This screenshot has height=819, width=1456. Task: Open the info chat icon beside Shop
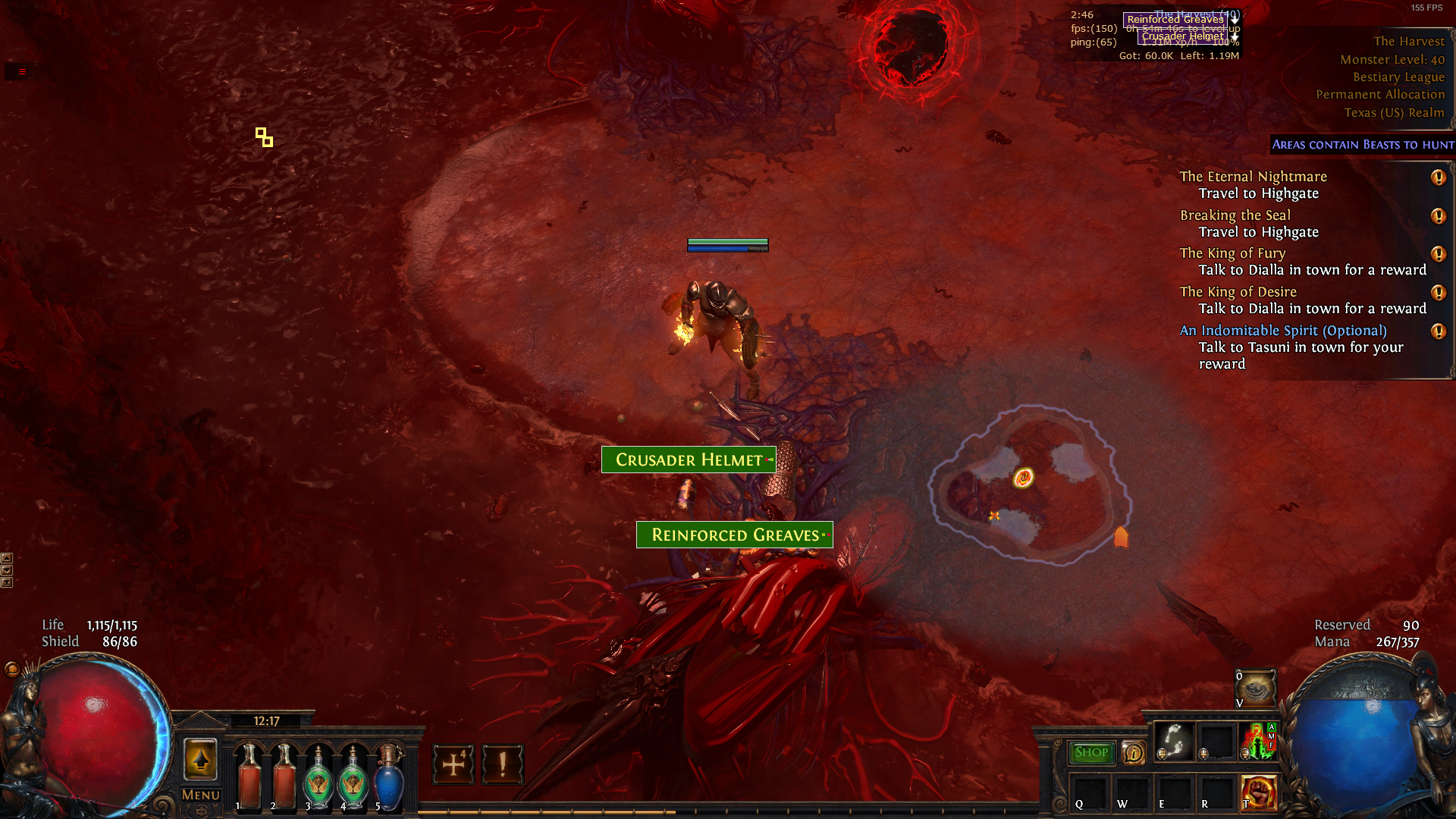pos(1134,752)
